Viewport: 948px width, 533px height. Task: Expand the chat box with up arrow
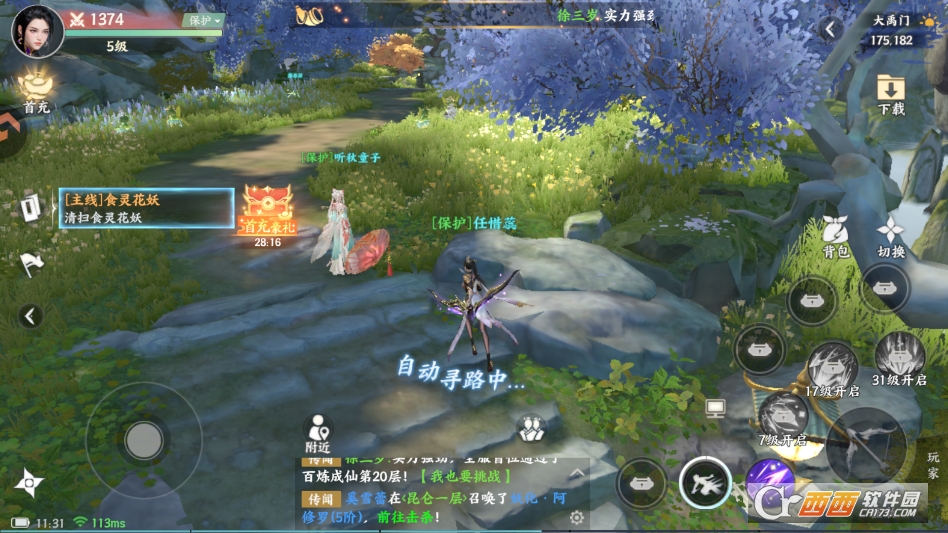pos(576,470)
